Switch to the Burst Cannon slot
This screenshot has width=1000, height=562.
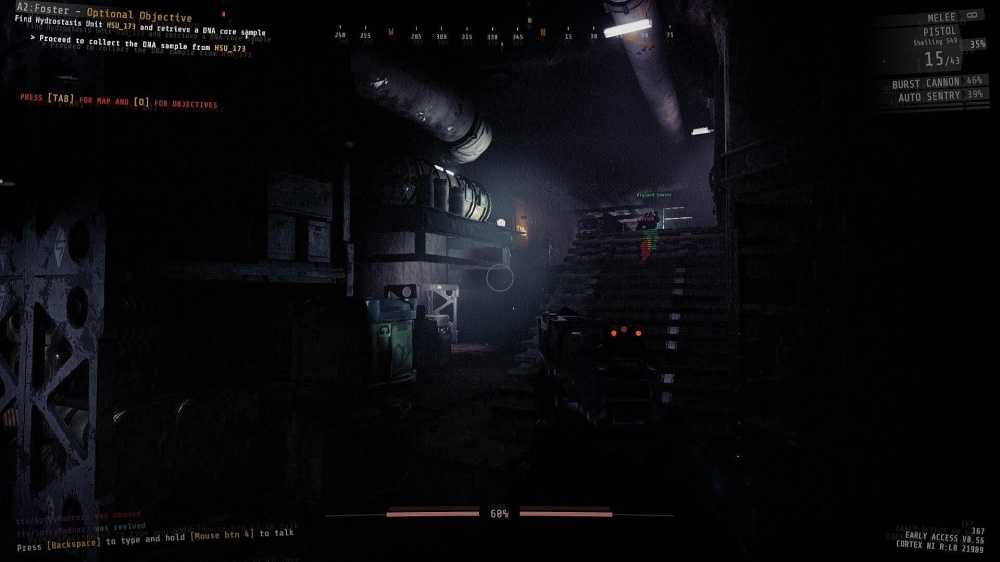click(x=925, y=82)
